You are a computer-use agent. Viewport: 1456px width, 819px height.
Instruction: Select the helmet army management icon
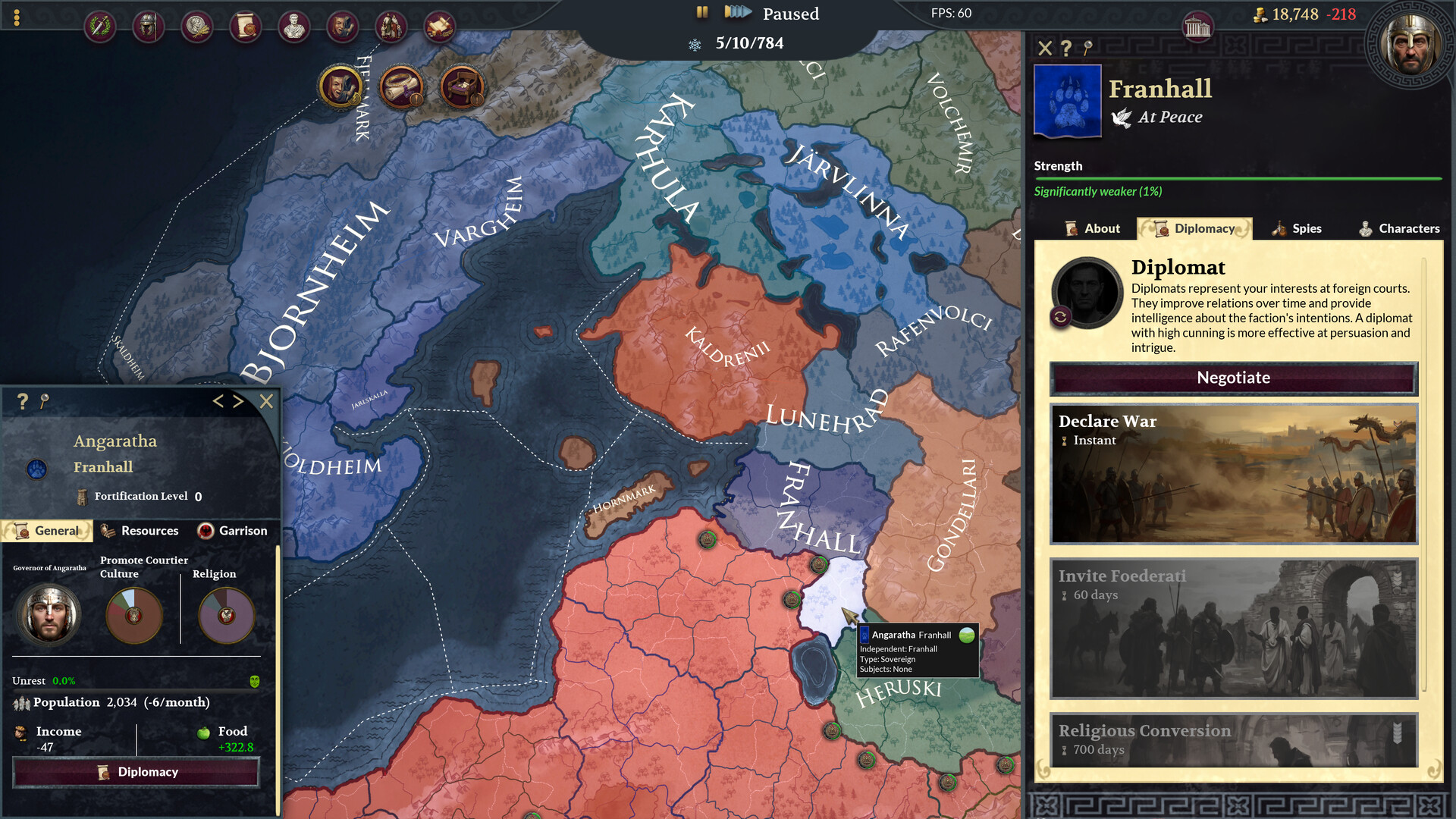(149, 25)
